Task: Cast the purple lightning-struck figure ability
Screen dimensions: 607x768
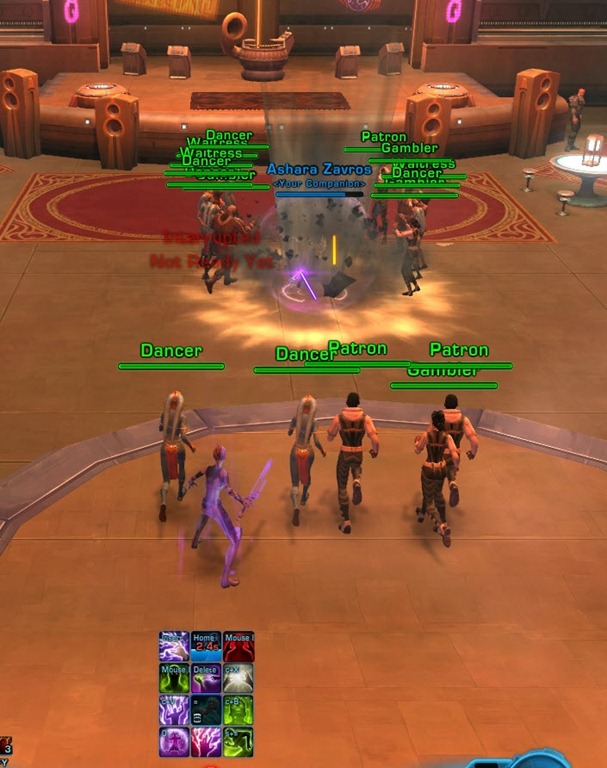Action: (175, 710)
